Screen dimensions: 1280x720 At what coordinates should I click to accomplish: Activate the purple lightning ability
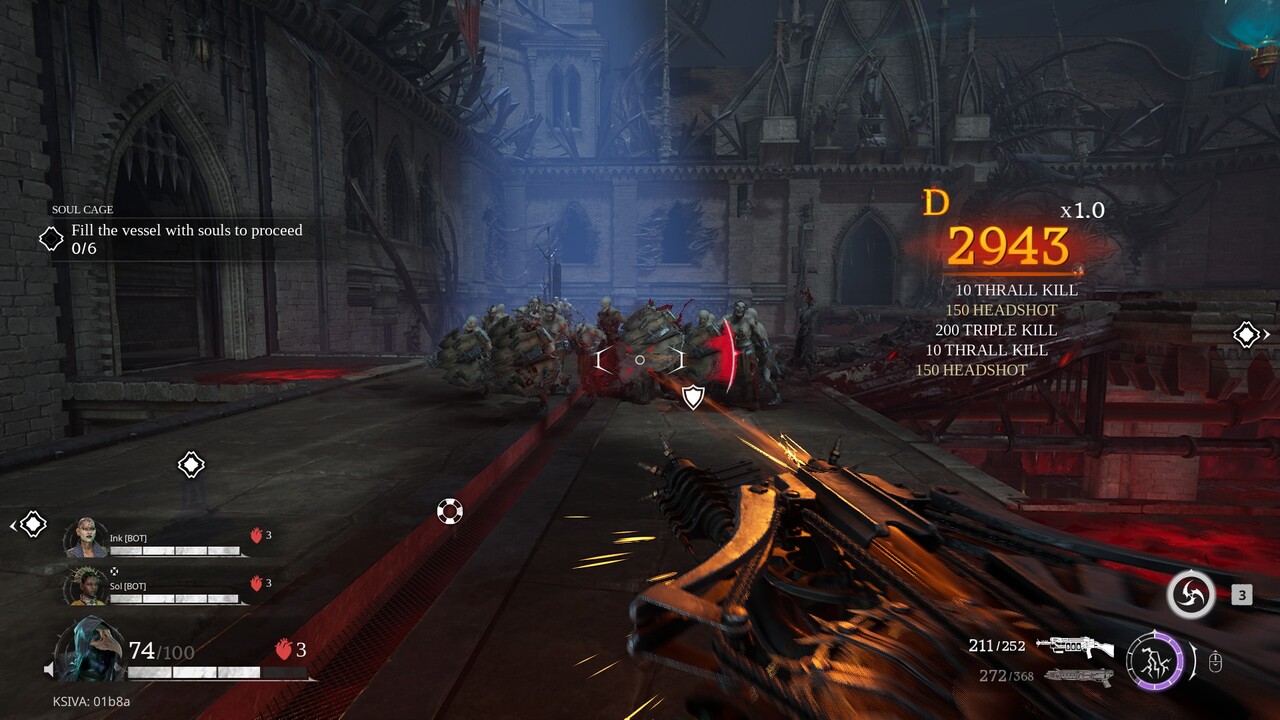(x=1154, y=661)
